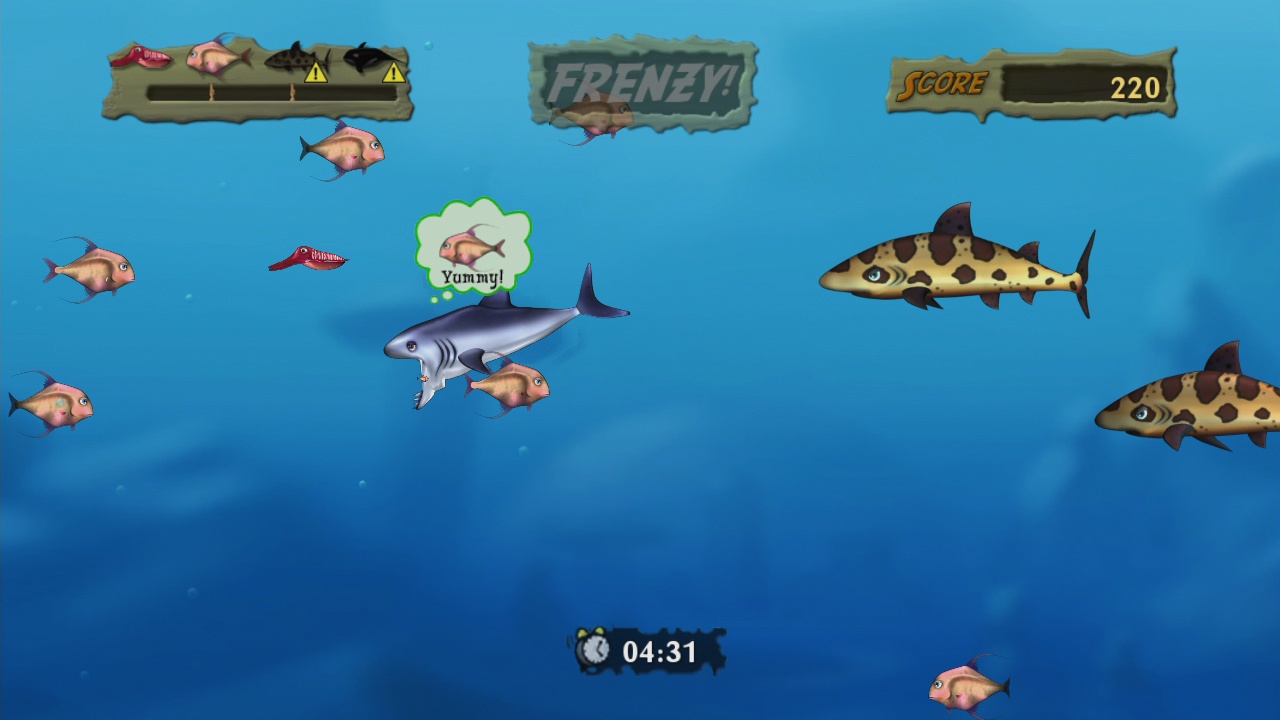Viewport: 1280px width, 720px height.
Task: Click the alarm clock icon beside the timer
Action: click(x=596, y=650)
